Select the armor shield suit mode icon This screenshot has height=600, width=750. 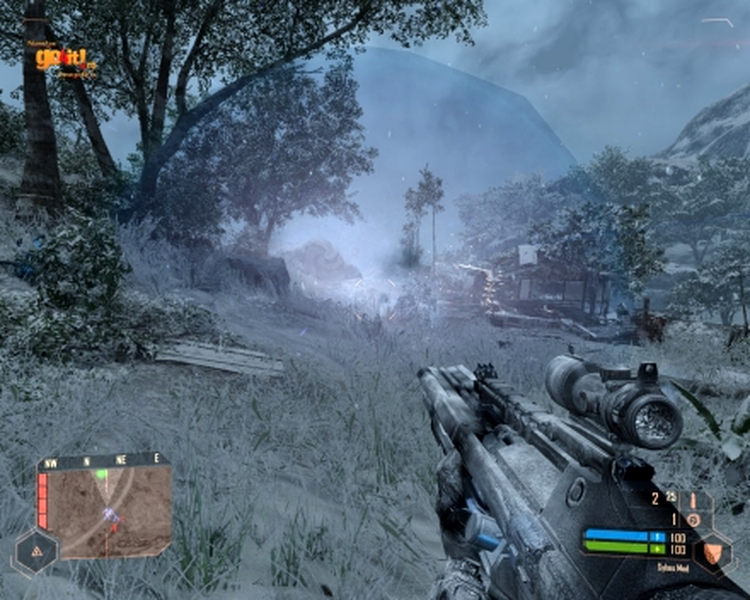pyautogui.click(x=712, y=550)
